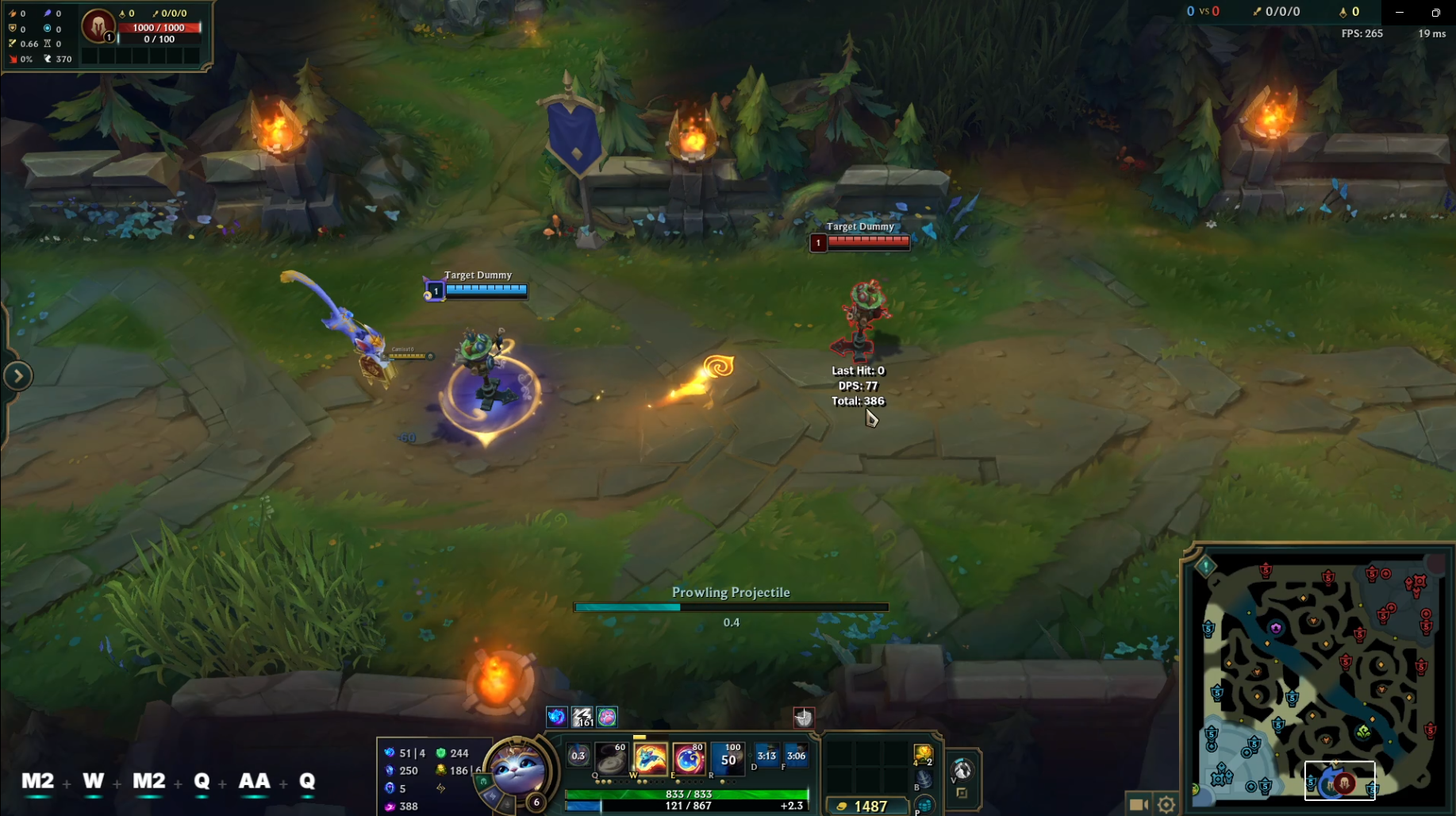This screenshot has height=816, width=1456.
Task: Click the shield icon above the ability bar
Action: 805,718
